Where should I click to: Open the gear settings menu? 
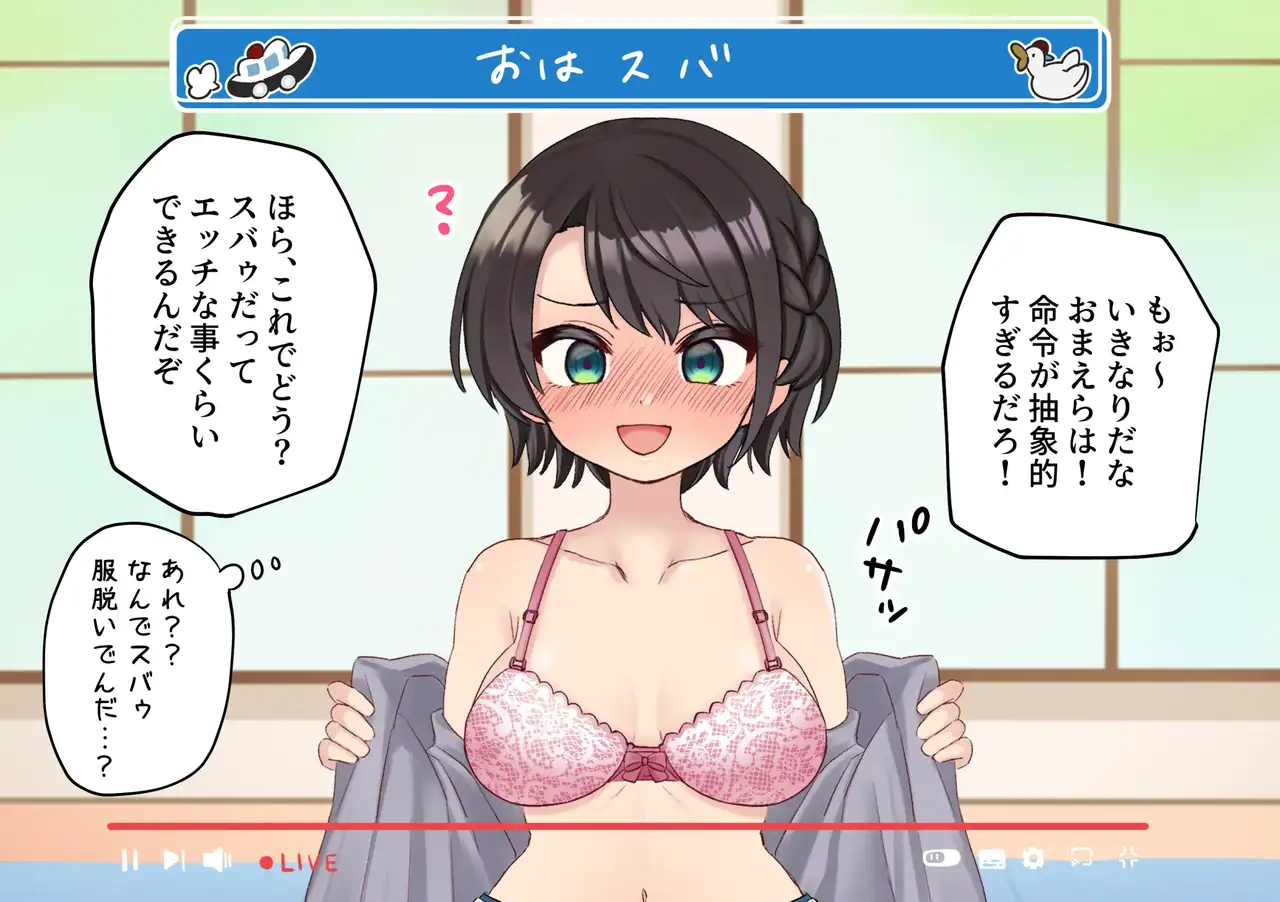click(x=1033, y=858)
